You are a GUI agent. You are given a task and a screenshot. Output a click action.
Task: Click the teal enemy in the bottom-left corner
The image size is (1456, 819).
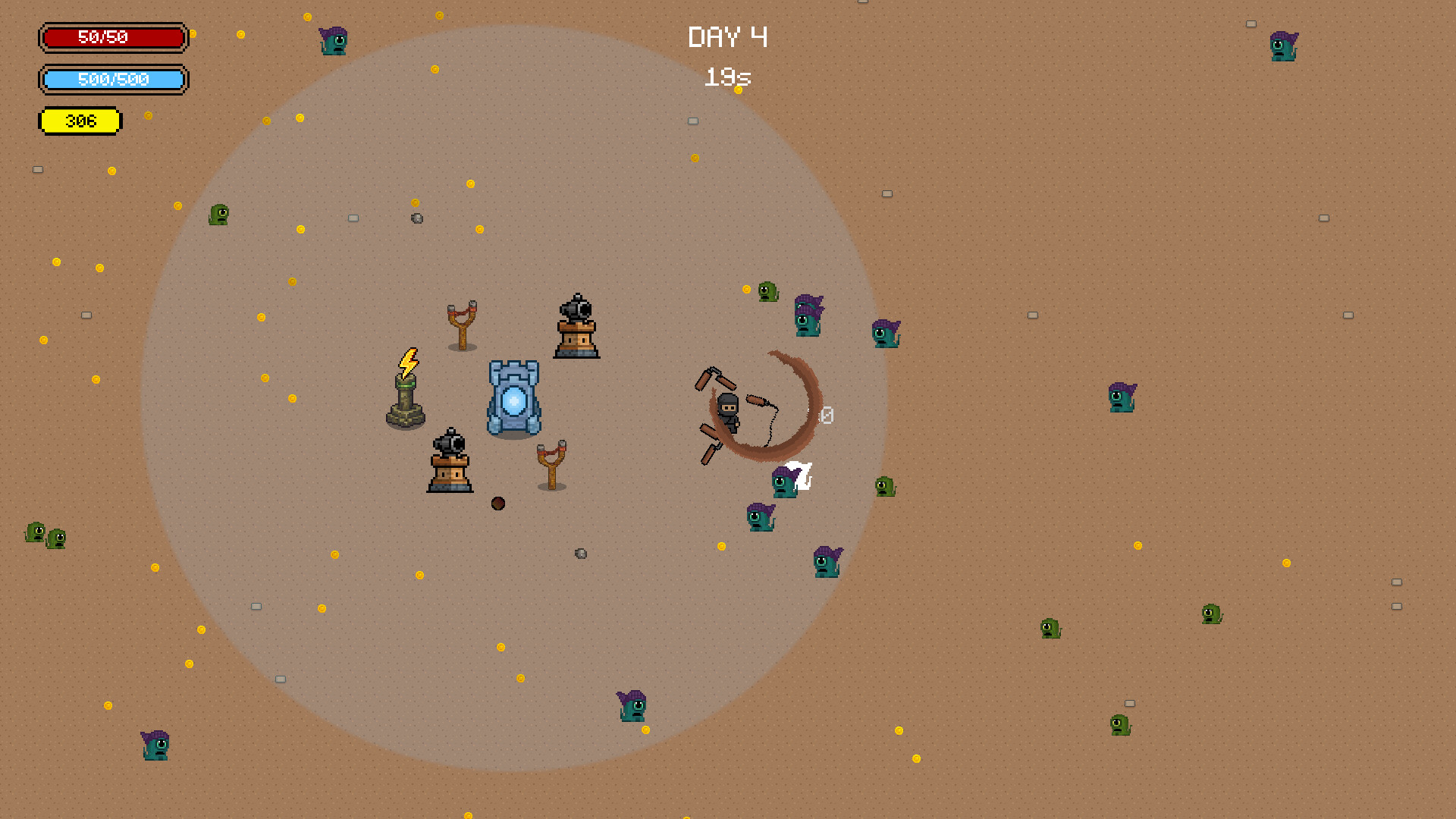click(154, 747)
